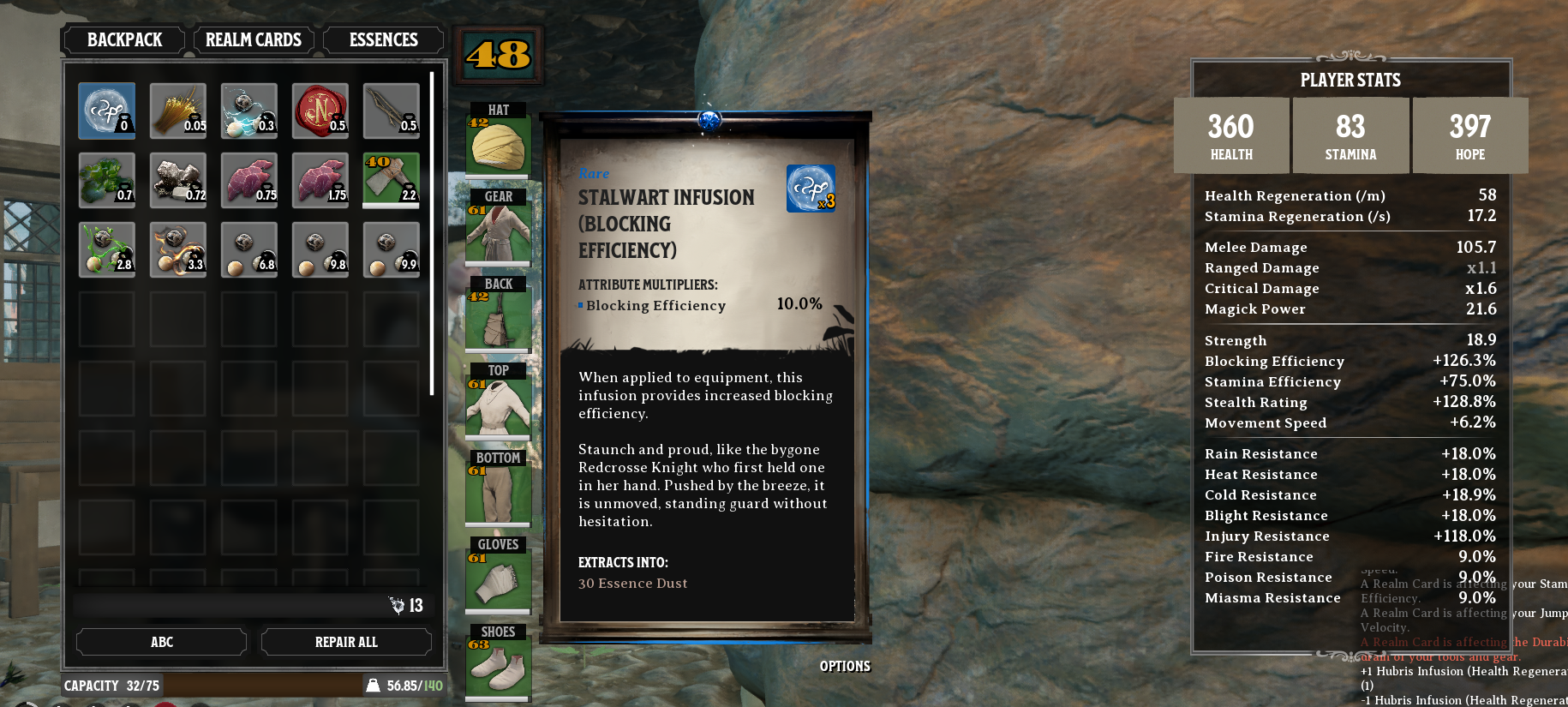Switch to the Realm Cards tab

(253, 40)
